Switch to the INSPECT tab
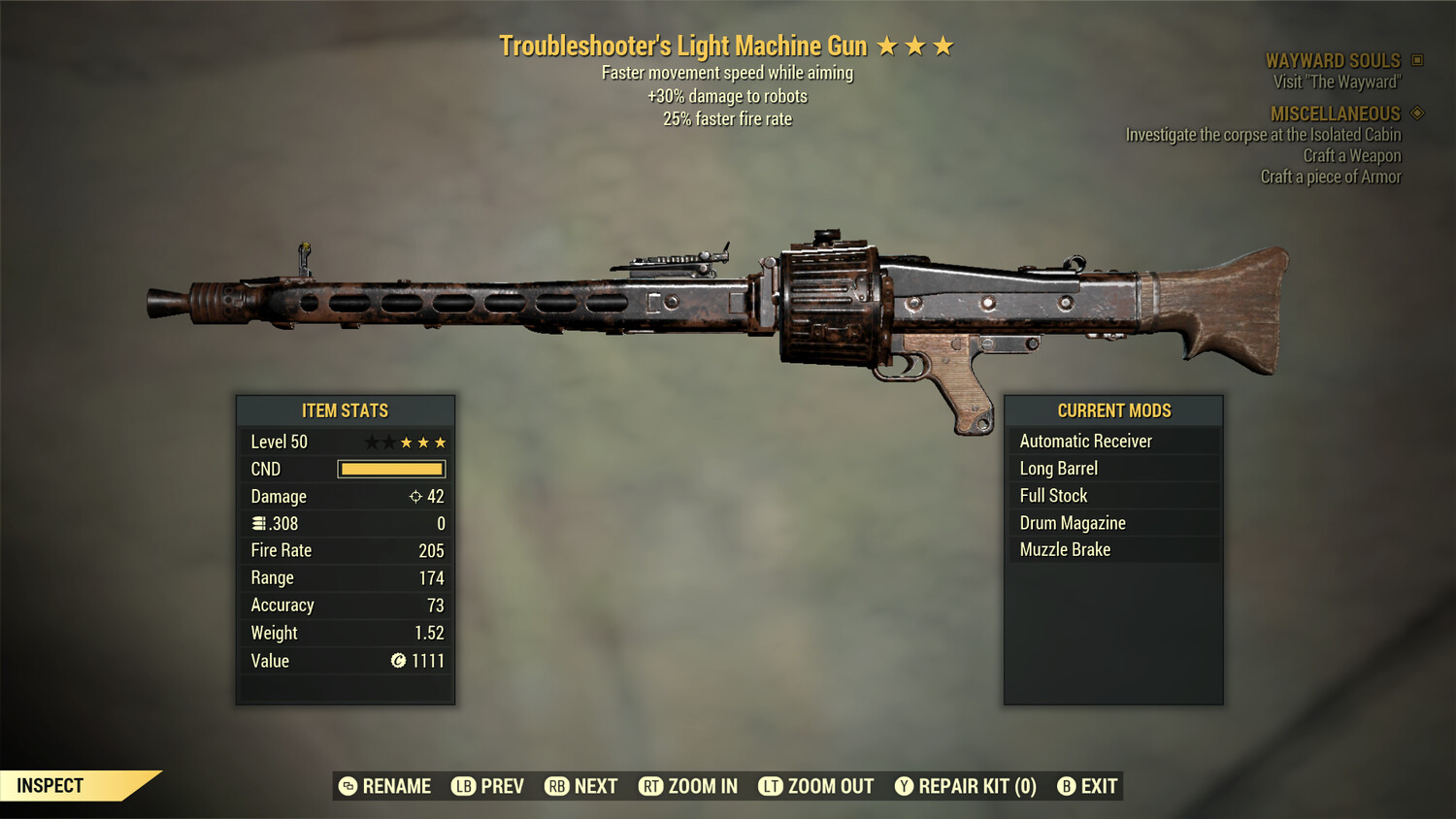The width and height of the screenshot is (1456, 819). pos(50,786)
